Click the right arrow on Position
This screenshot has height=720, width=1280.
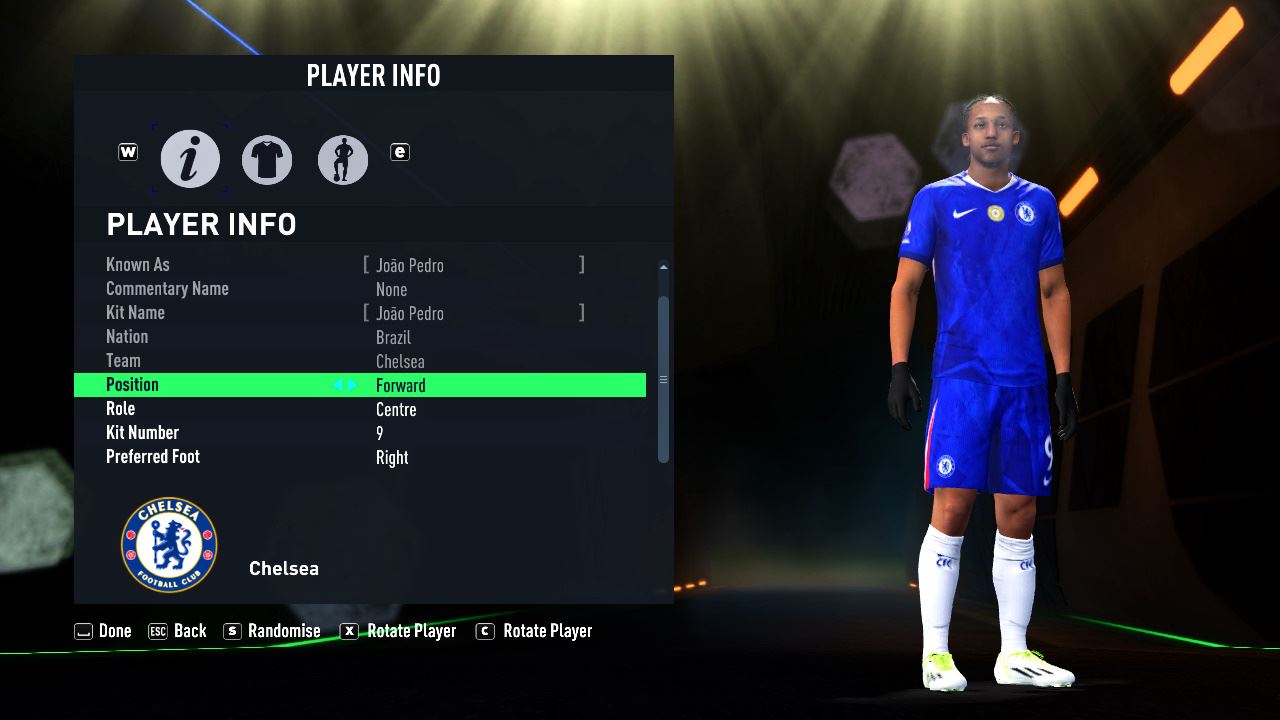[352, 385]
